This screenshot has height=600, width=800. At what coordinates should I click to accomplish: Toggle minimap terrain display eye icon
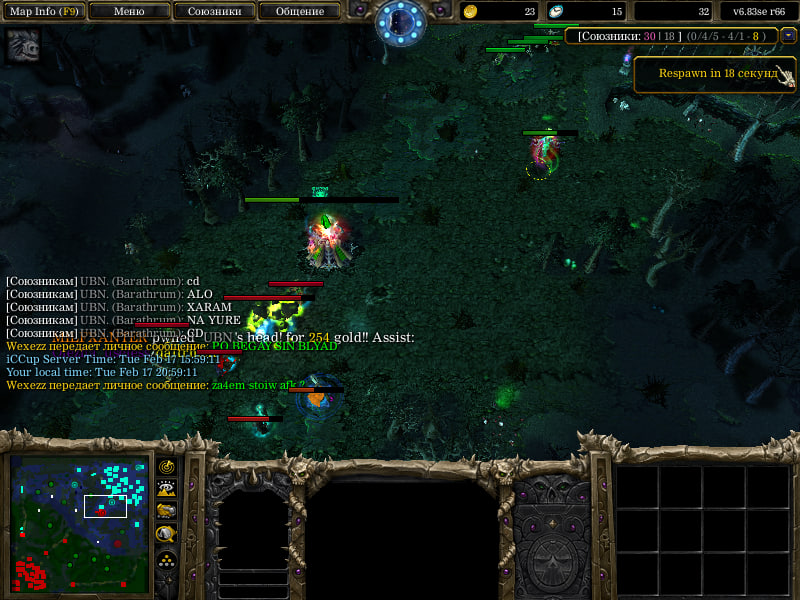click(167, 489)
